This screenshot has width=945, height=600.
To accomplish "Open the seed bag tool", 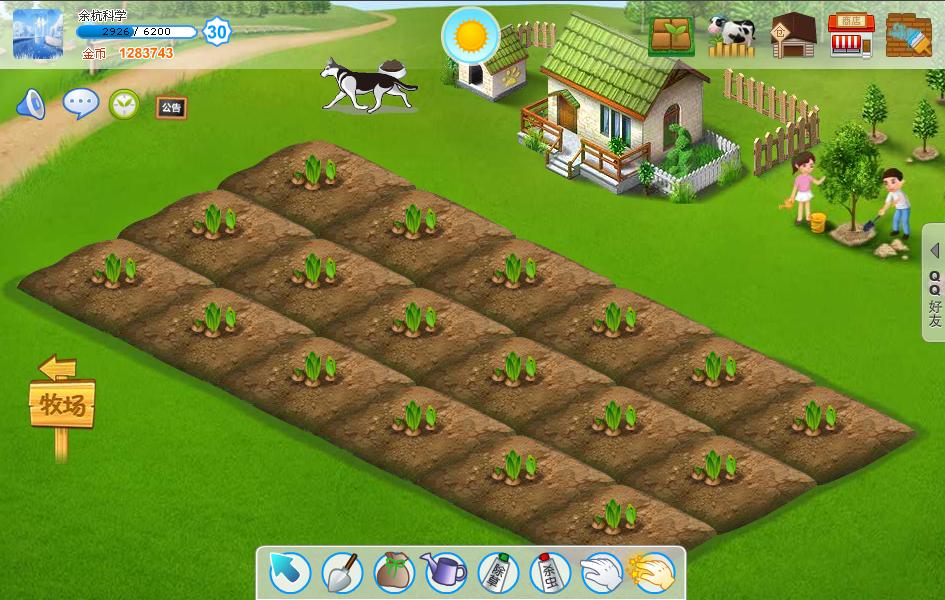I will pos(394,572).
